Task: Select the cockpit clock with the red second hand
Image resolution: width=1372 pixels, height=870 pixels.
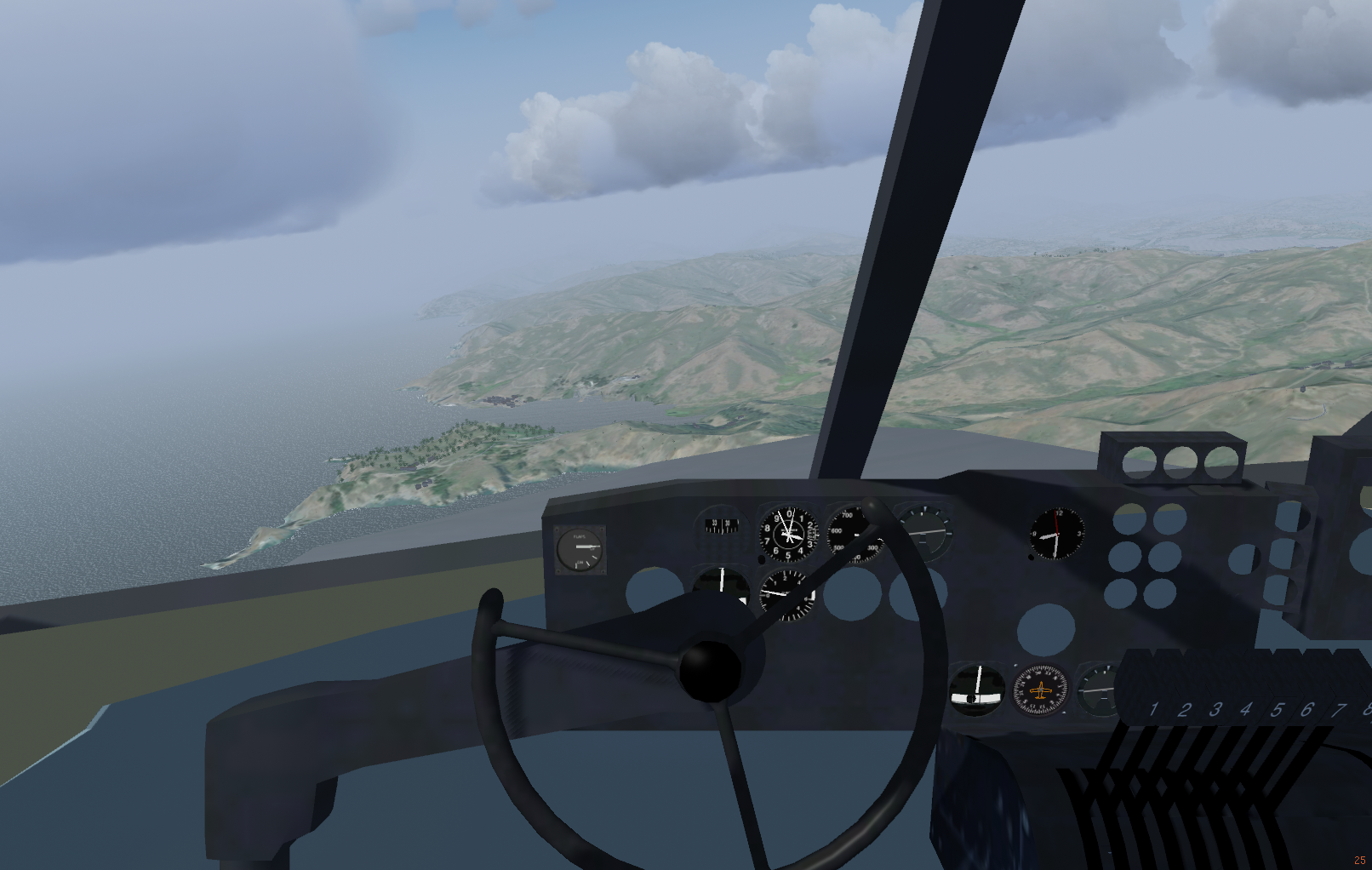Action: pos(1057,534)
